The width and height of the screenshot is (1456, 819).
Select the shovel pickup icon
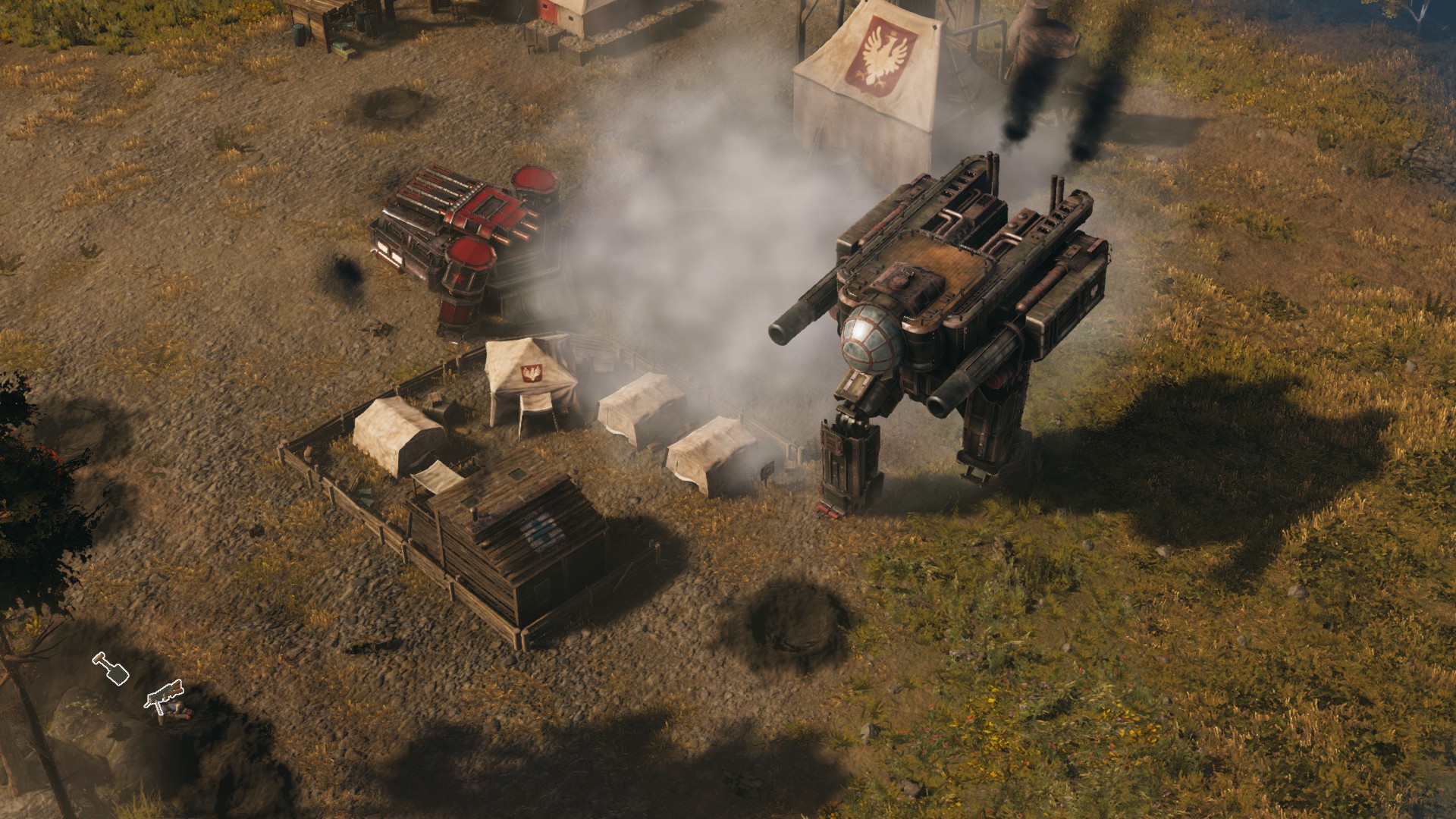(111, 669)
